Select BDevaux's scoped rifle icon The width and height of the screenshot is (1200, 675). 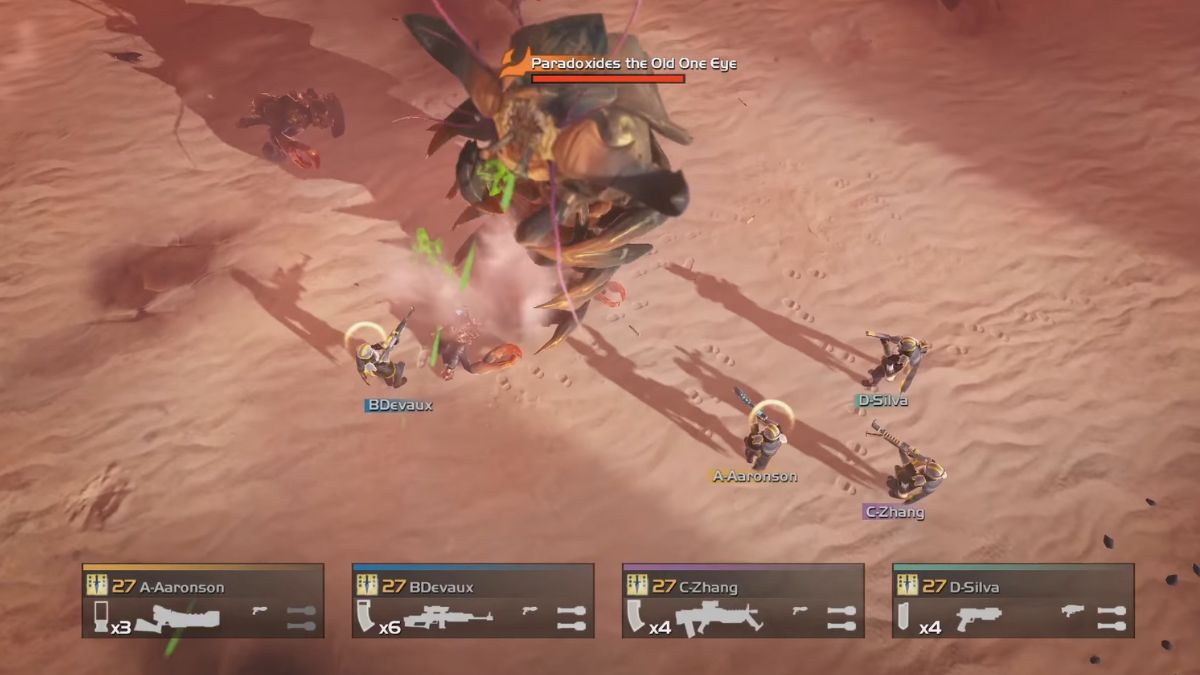[448, 619]
